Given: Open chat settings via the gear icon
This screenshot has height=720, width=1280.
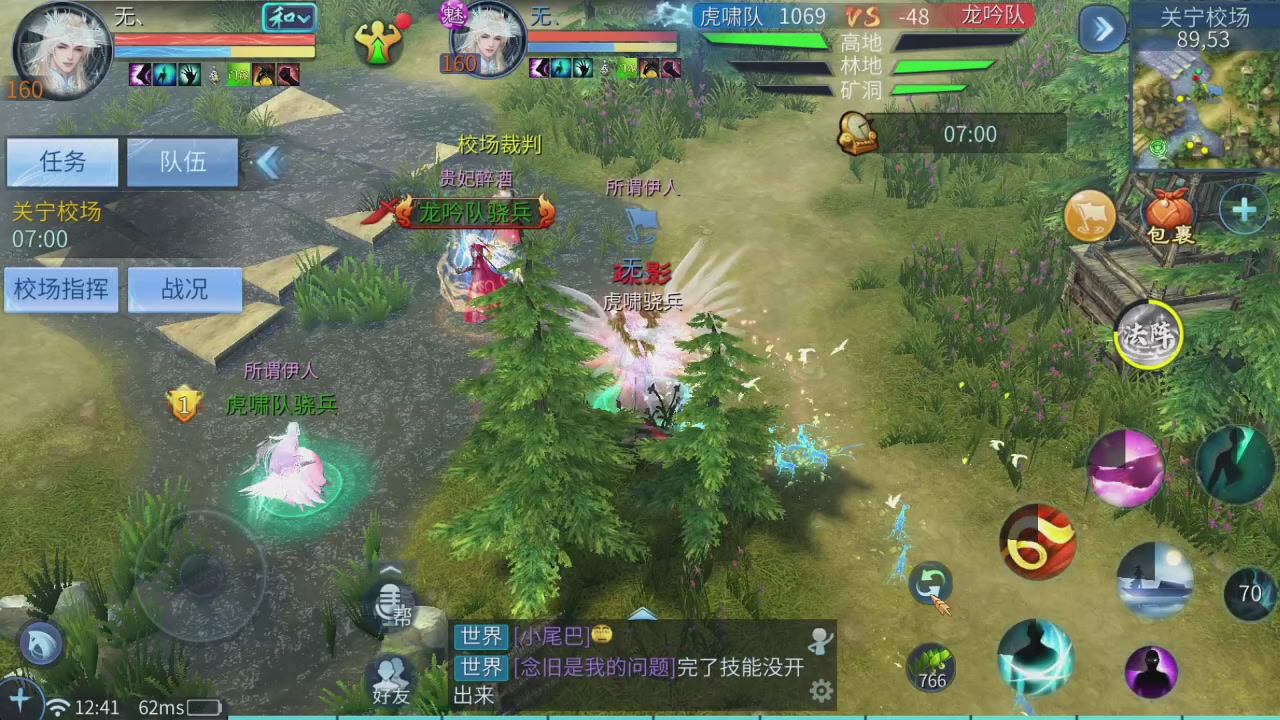Looking at the screenshot, I should point(822,690).
